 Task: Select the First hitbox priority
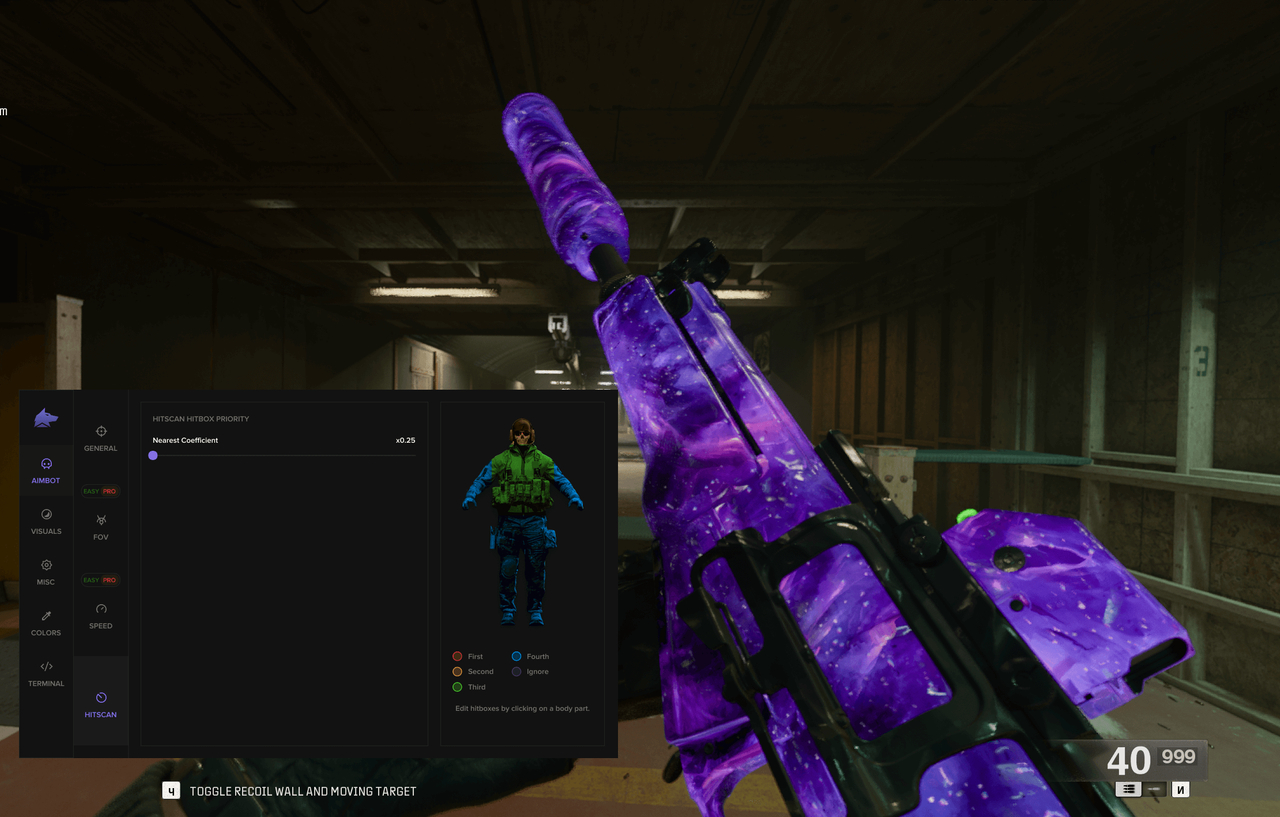pos(457,656)
